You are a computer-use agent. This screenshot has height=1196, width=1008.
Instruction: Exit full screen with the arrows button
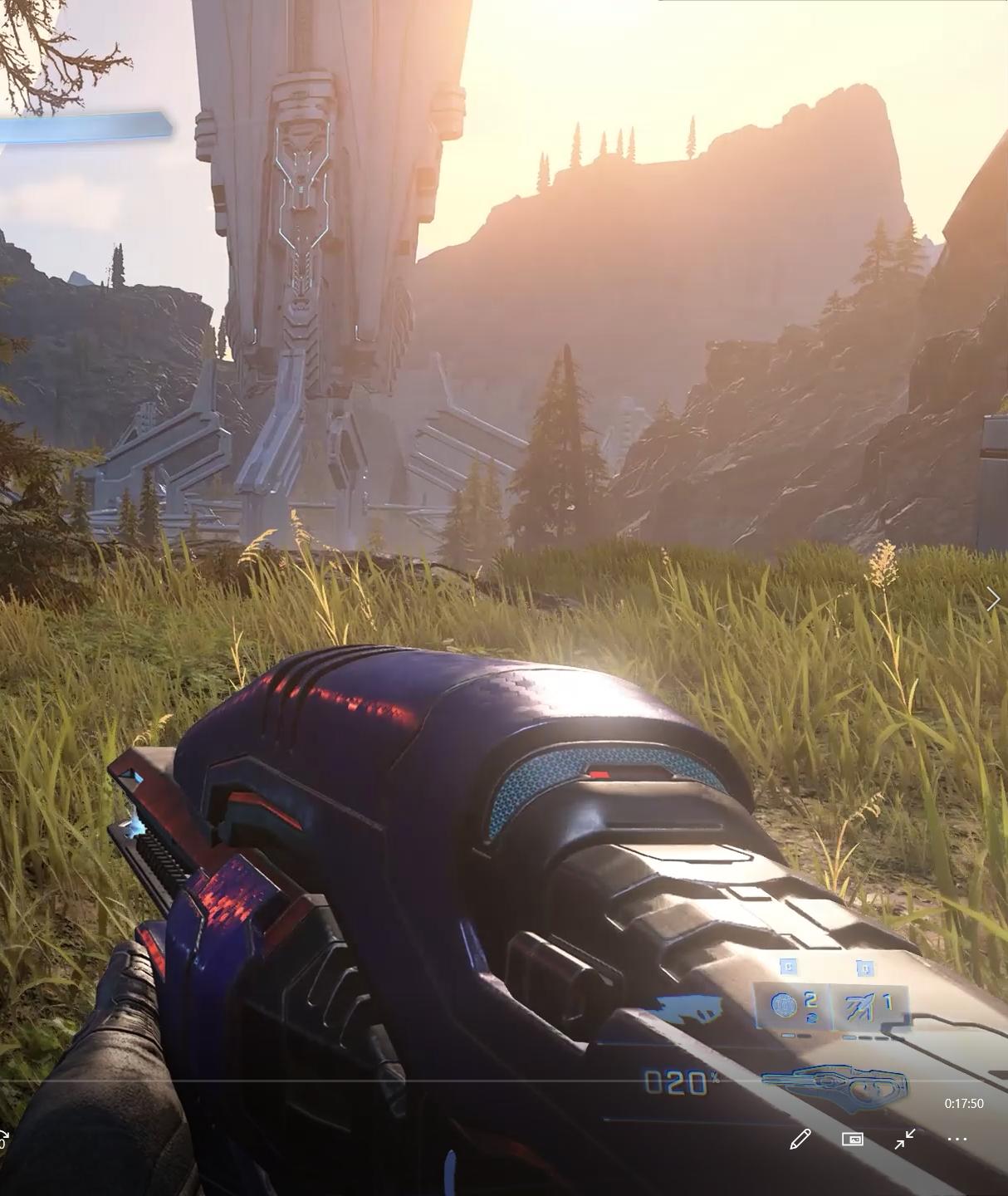click(x=905, y=1139)
